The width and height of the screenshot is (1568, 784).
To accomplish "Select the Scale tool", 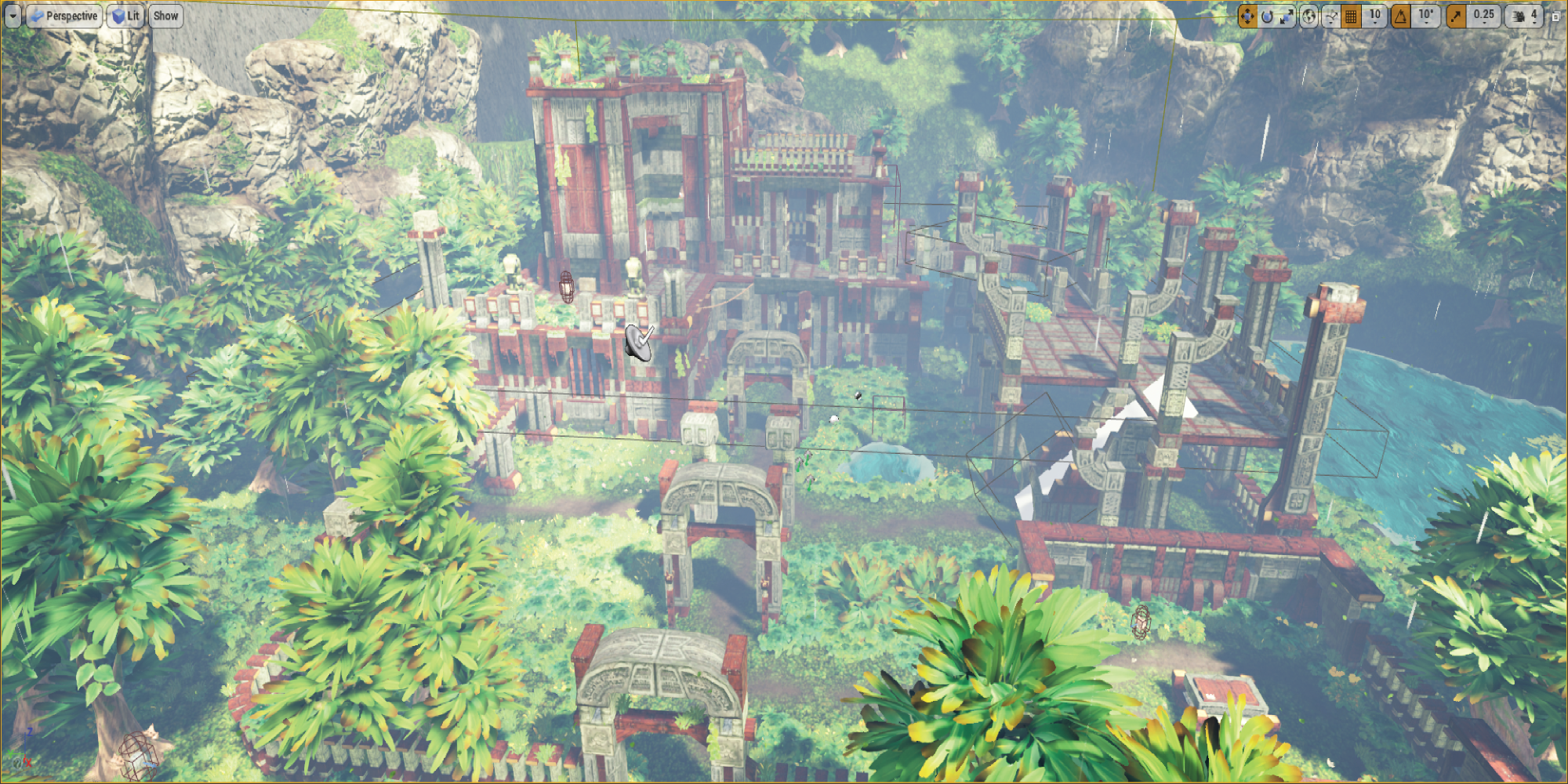I will pos(1288,16).
